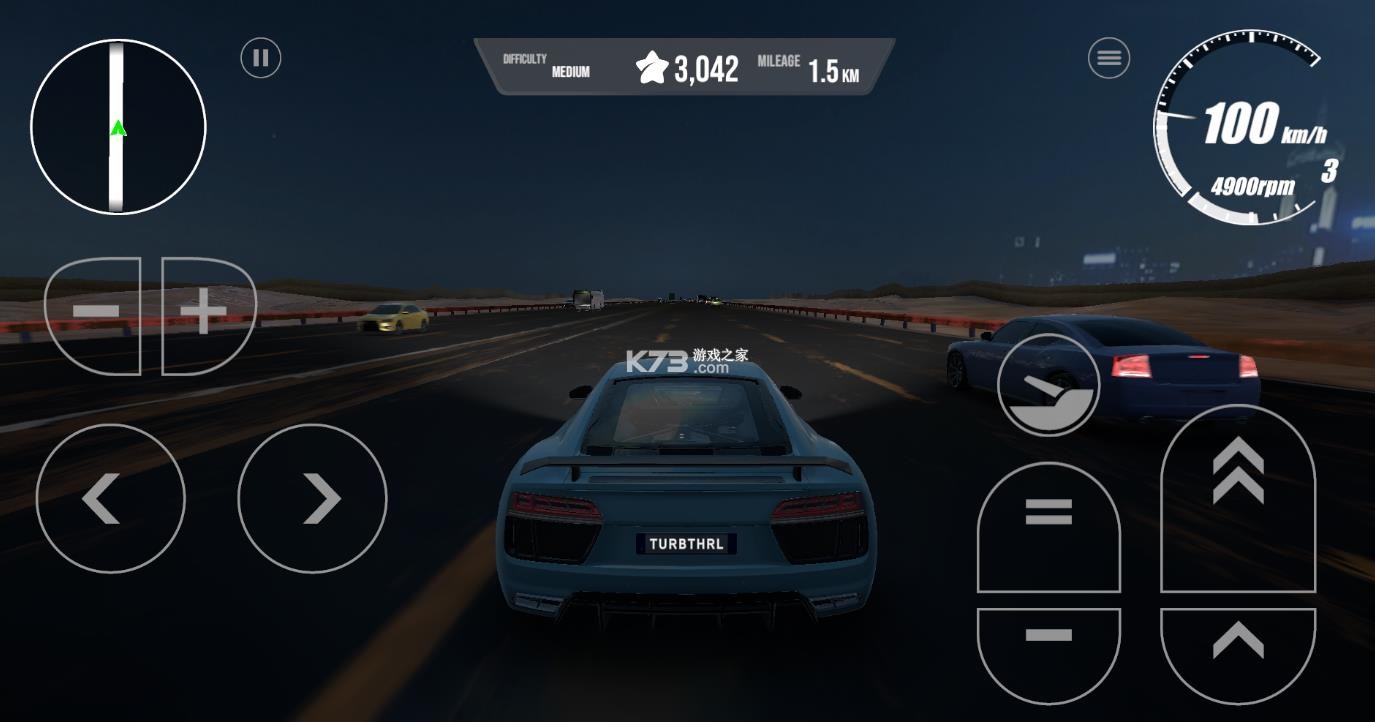1375x722 pixels.
Task: Toggle camera zoom out with minus button
Action: [x=94, y=311]
